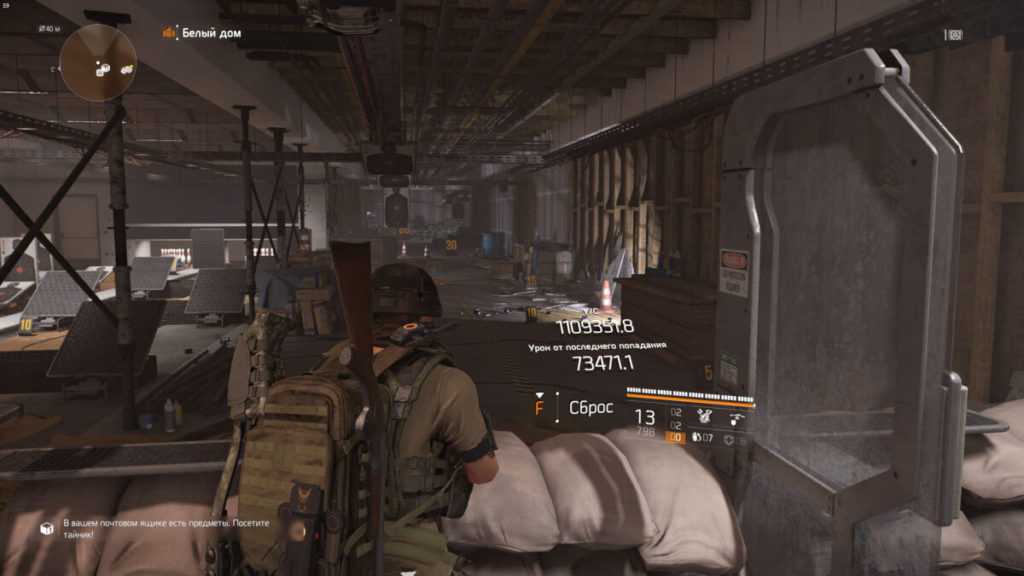This screenshot has height=576, width=1024.
Task: Open the circular minimap
Action: (98, 62)
